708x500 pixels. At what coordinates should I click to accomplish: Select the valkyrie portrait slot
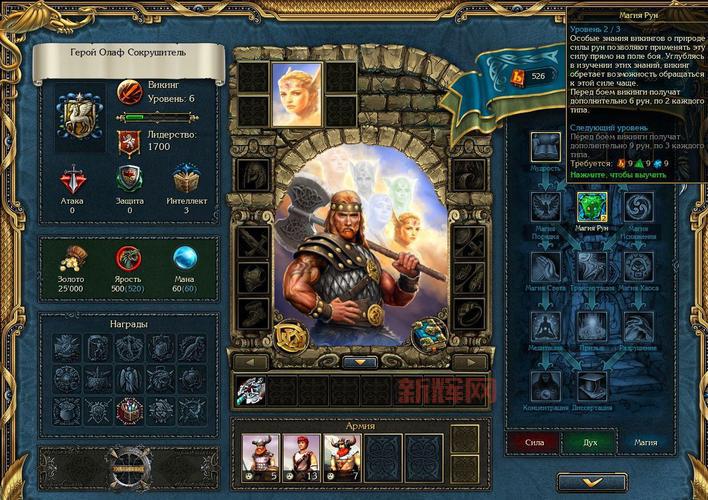point(297,92)
